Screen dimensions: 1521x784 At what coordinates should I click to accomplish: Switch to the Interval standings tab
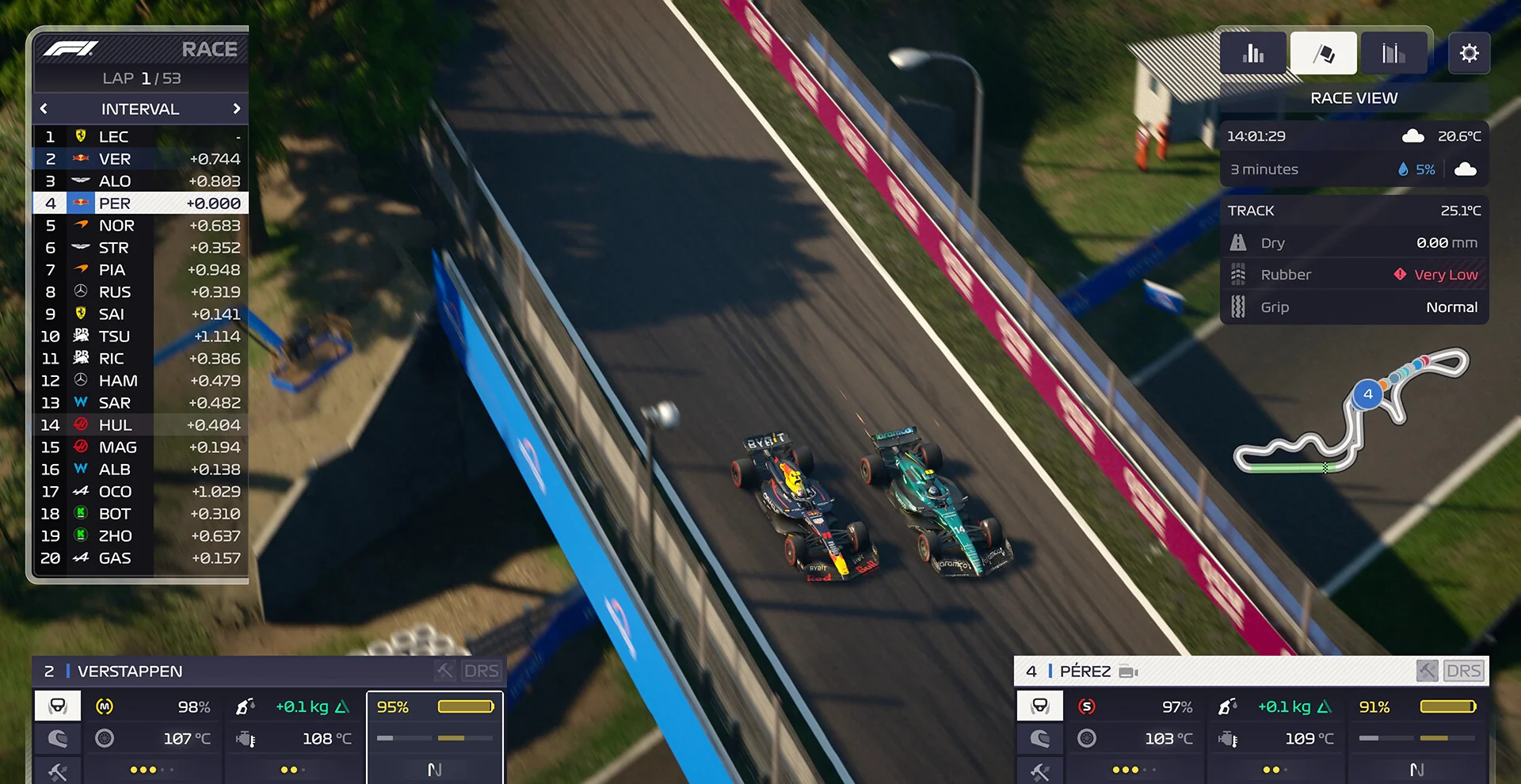coord(140,108)
